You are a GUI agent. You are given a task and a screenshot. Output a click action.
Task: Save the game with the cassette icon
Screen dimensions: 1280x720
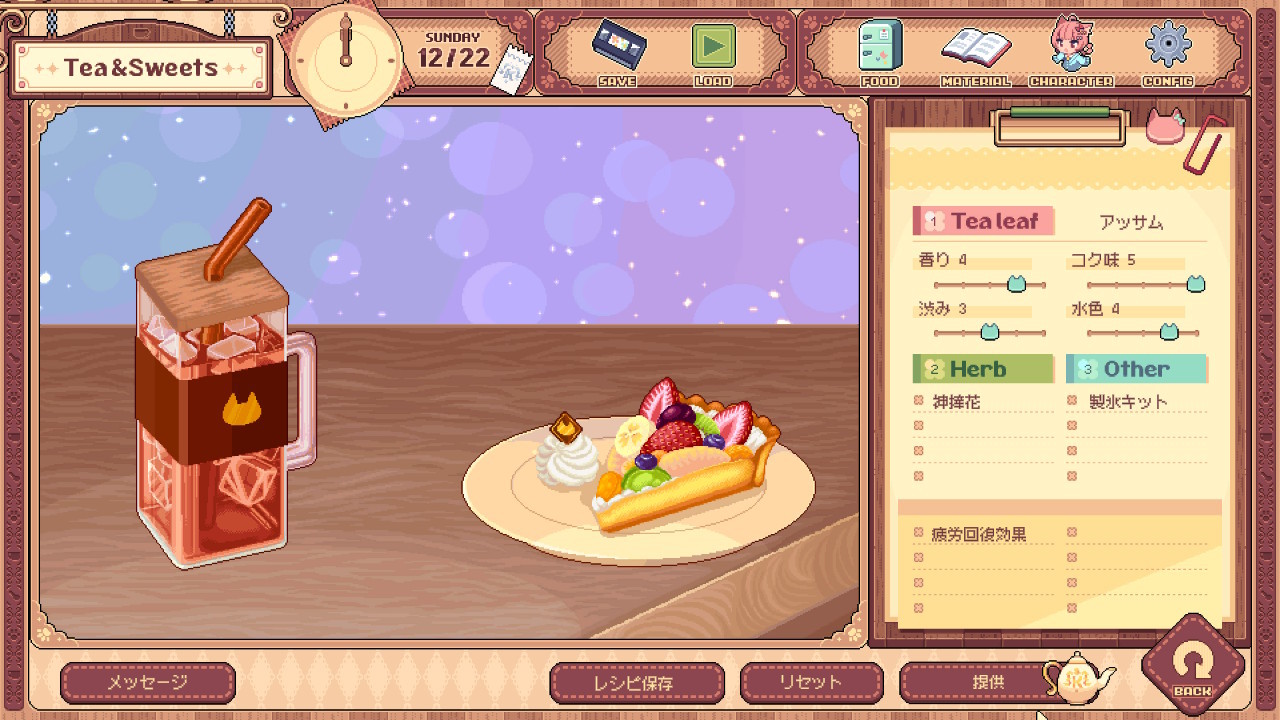click(x=617, y=50)
